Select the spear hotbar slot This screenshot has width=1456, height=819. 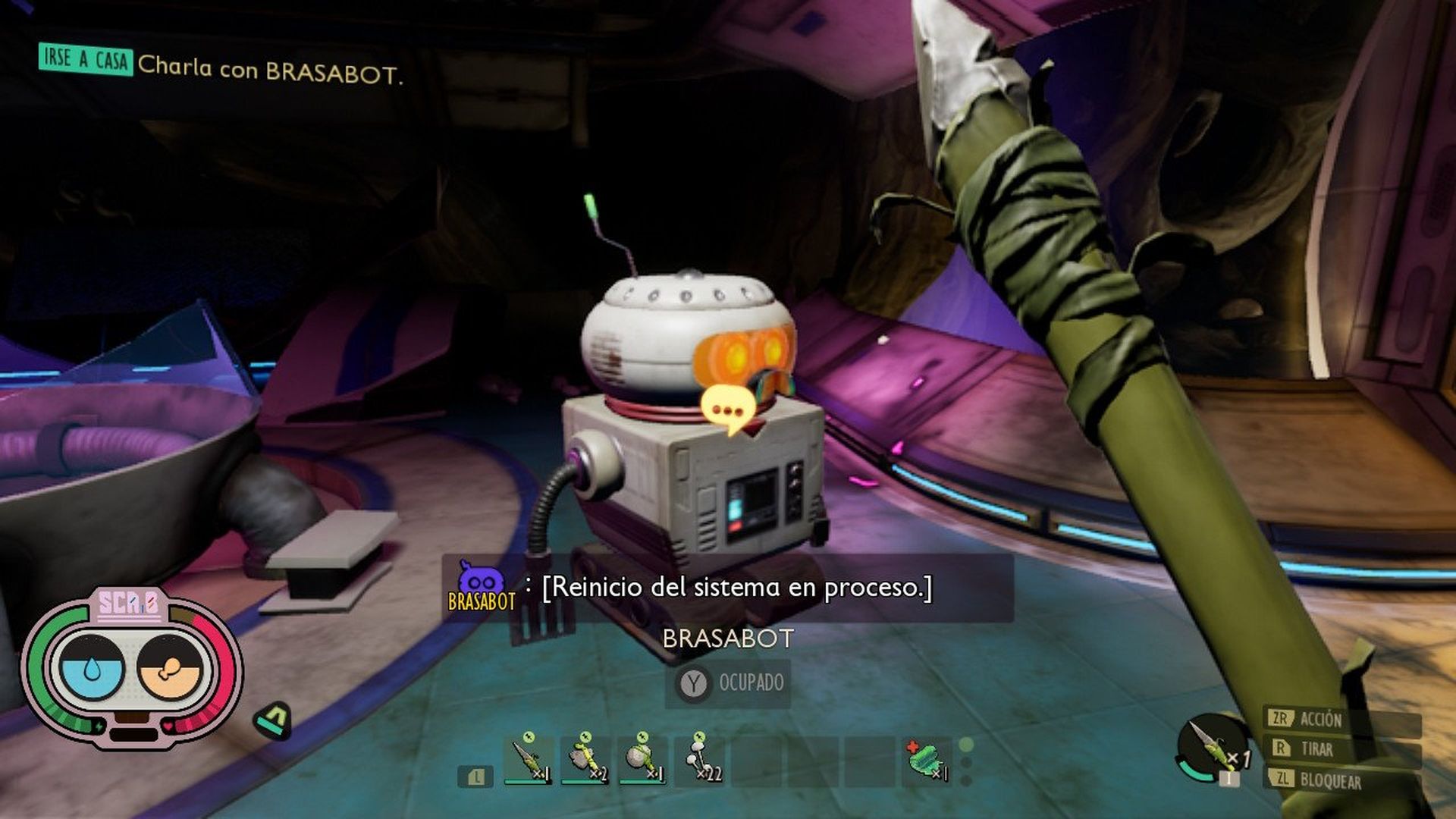(528, 759)
